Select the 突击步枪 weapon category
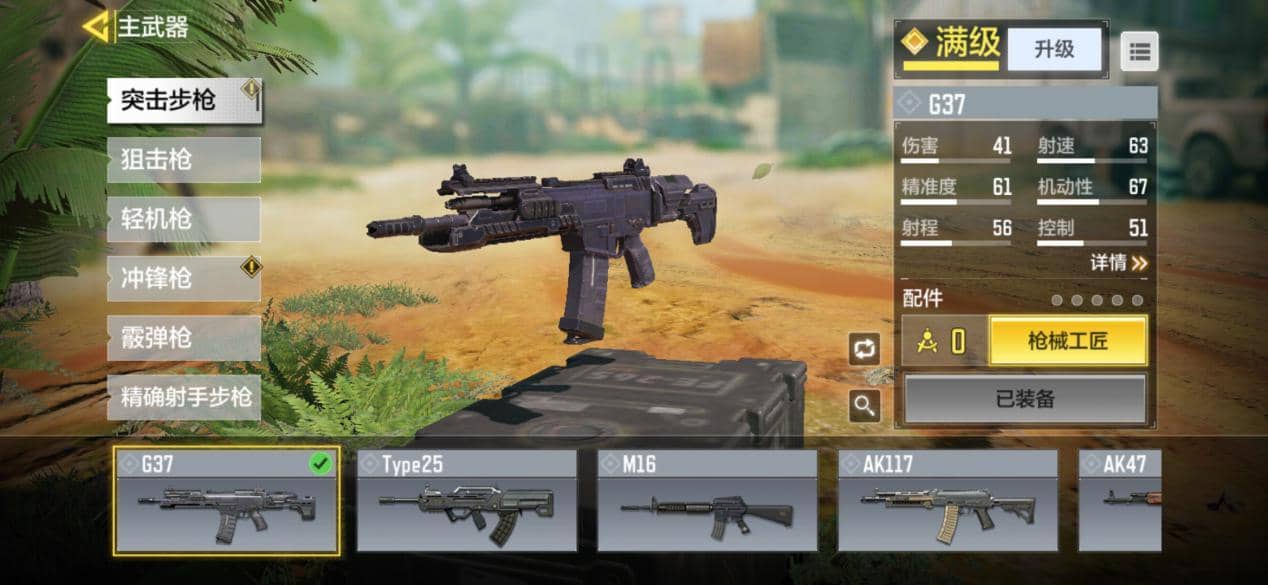 [183, 101]
